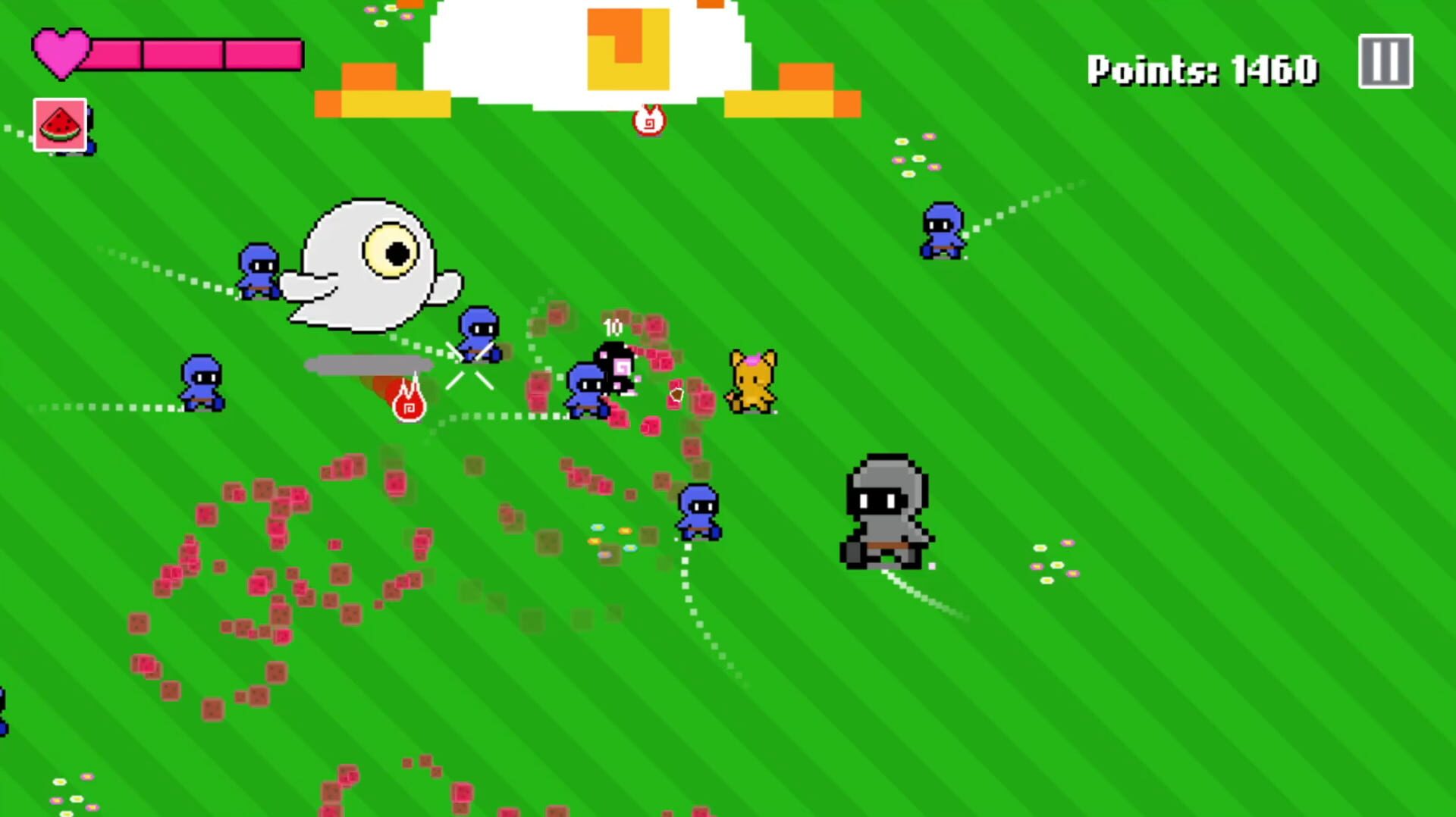The height and width of the screenshot is (817, 1456).
Task: Click the pause button
Action: pyautogui.click(x=1385, y=62)
